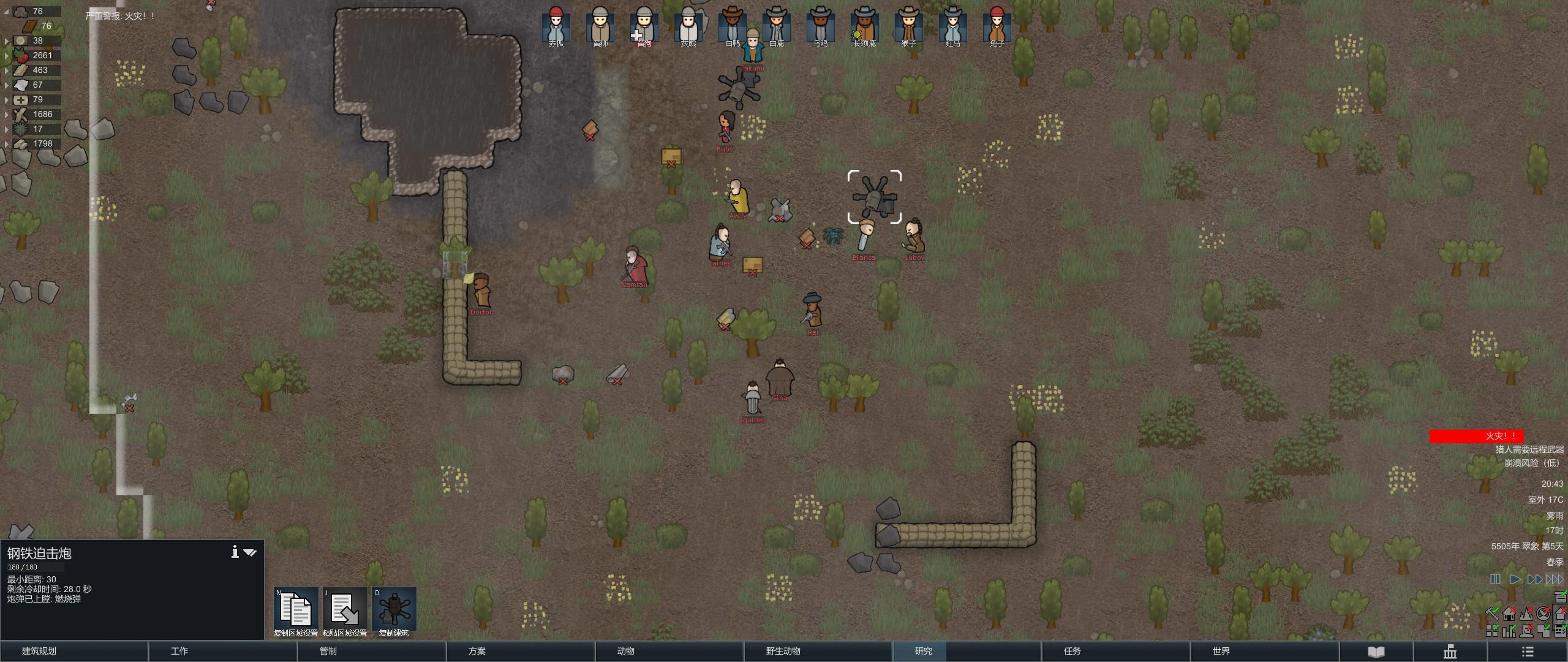Select colonist 长颈鹿 portrait
This screenshot has width=1568, height=662.
click(x=864, y=26)
